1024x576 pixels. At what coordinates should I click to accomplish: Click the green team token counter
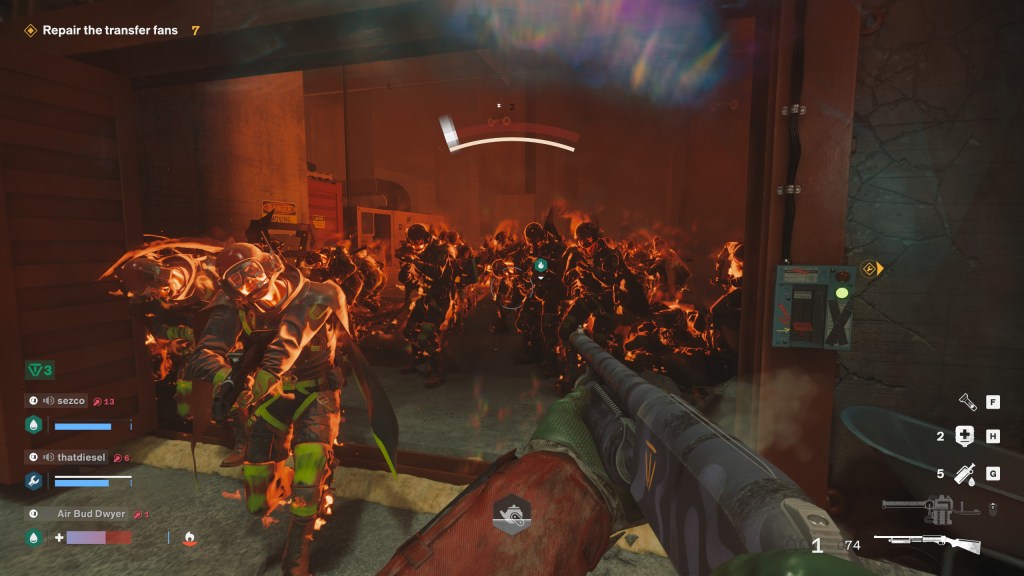point(40,371)
